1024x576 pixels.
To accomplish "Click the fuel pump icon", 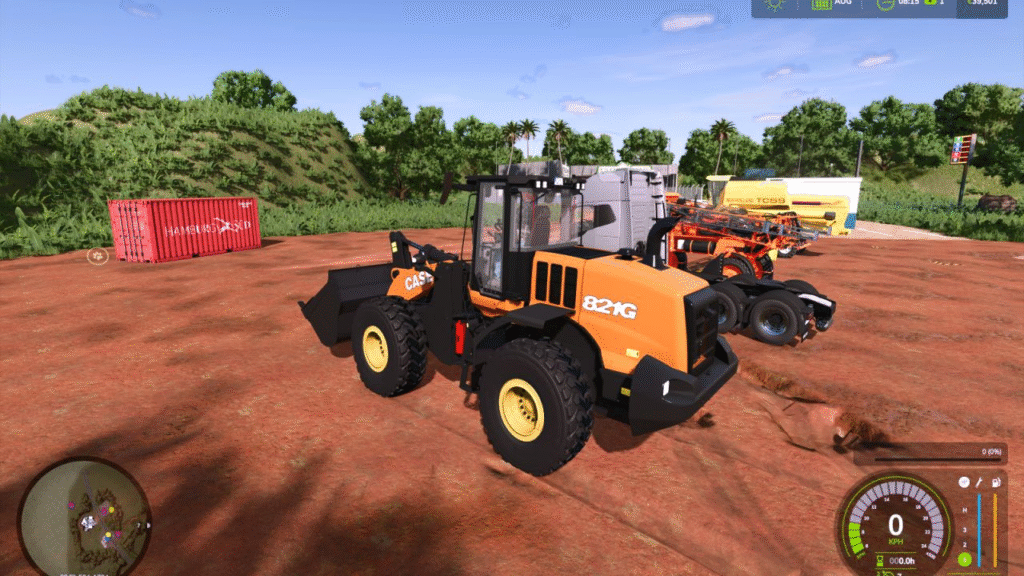I will (x=994, y=483).
